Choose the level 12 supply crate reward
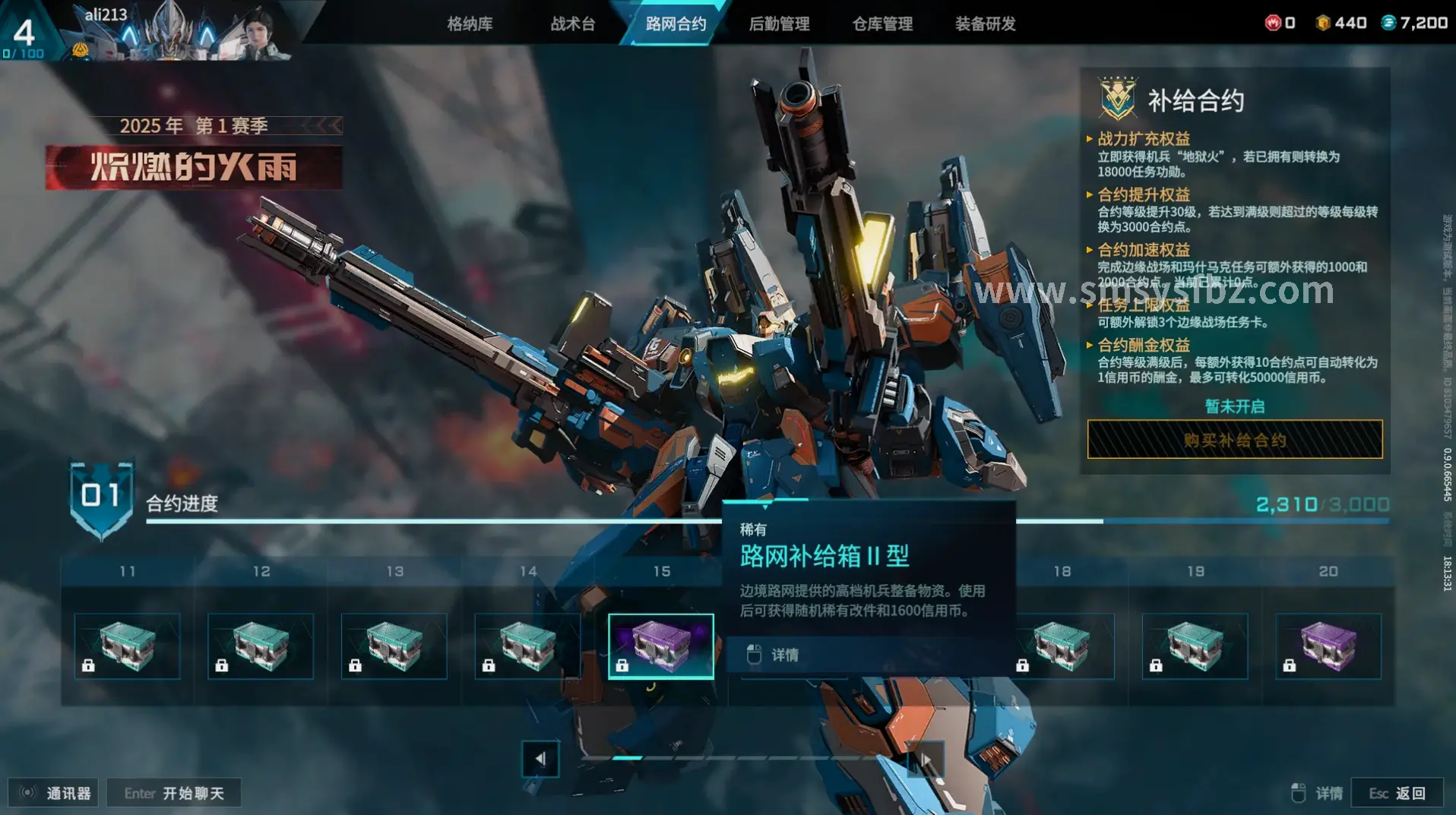Image resolution: width=1456 pixels, height=815 pixels. 261,646
